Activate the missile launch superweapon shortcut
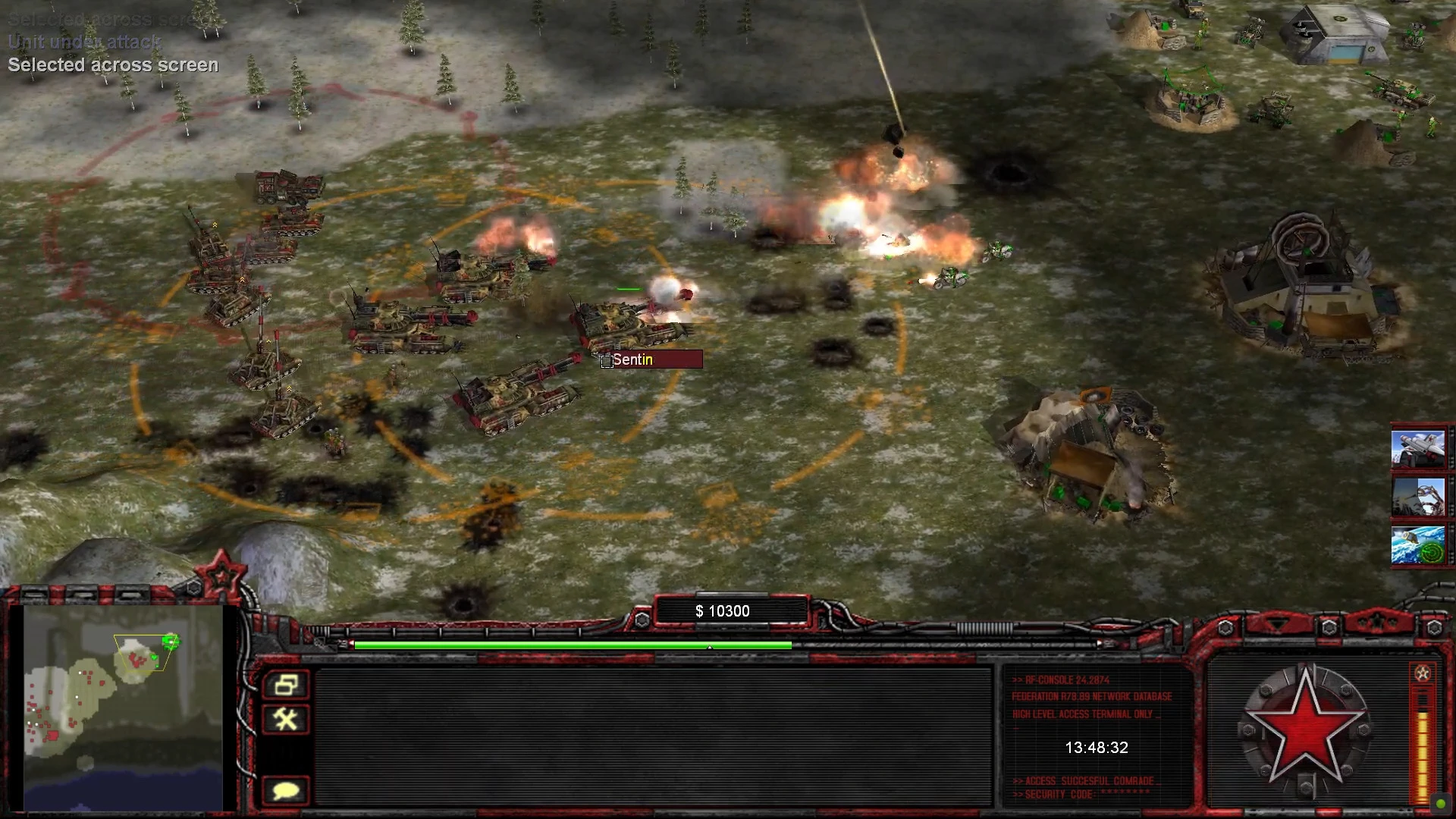Image resolution: width=1456 pixels, height=819 pixels. point(1417,448)
